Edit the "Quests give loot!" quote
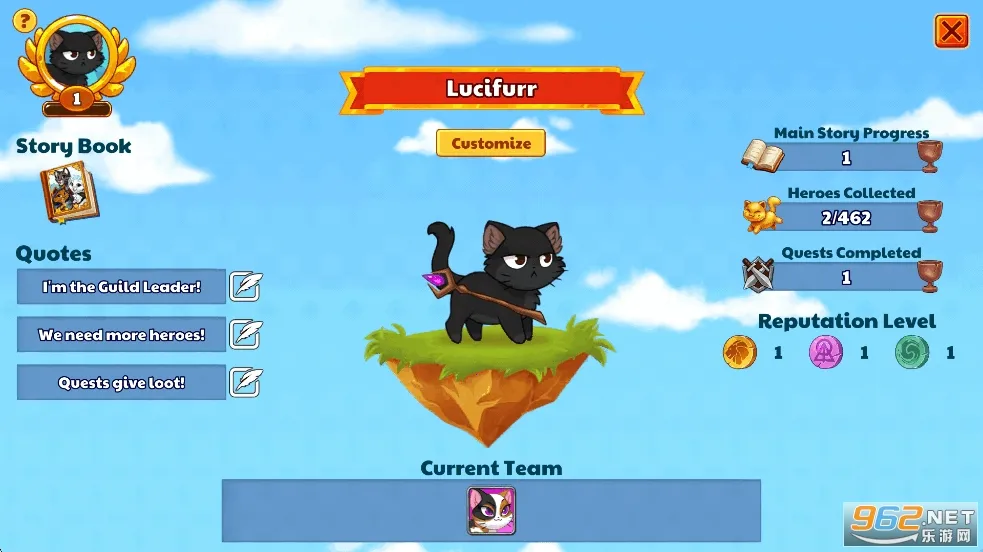983x552 pixels. point(245,383)
